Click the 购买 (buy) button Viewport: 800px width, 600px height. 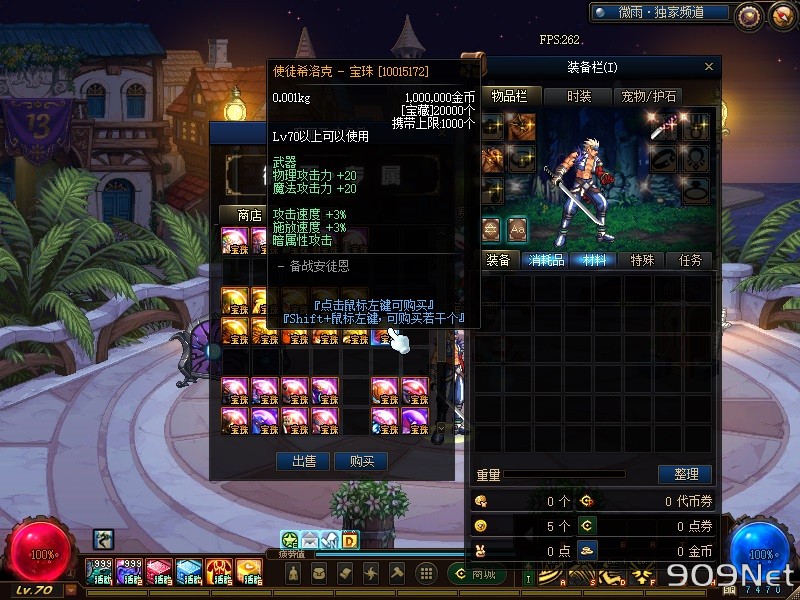click(x=361, y=461)
